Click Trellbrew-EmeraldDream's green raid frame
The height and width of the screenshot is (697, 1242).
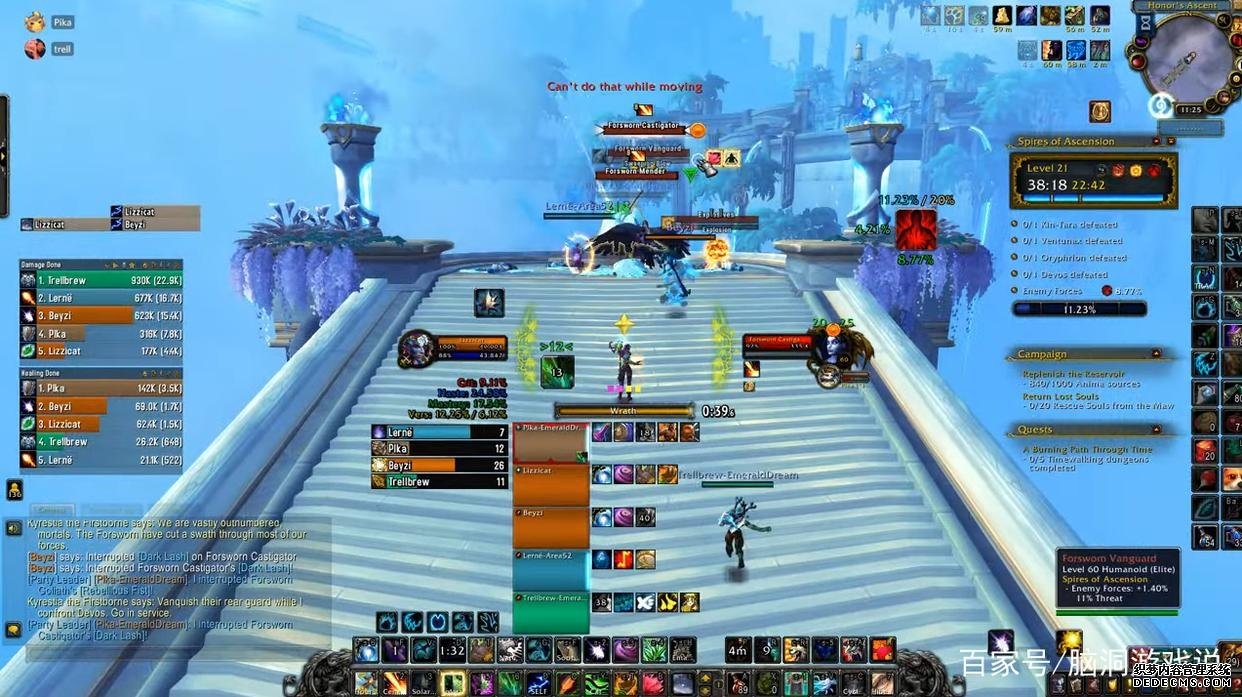[x=551, y=612]
